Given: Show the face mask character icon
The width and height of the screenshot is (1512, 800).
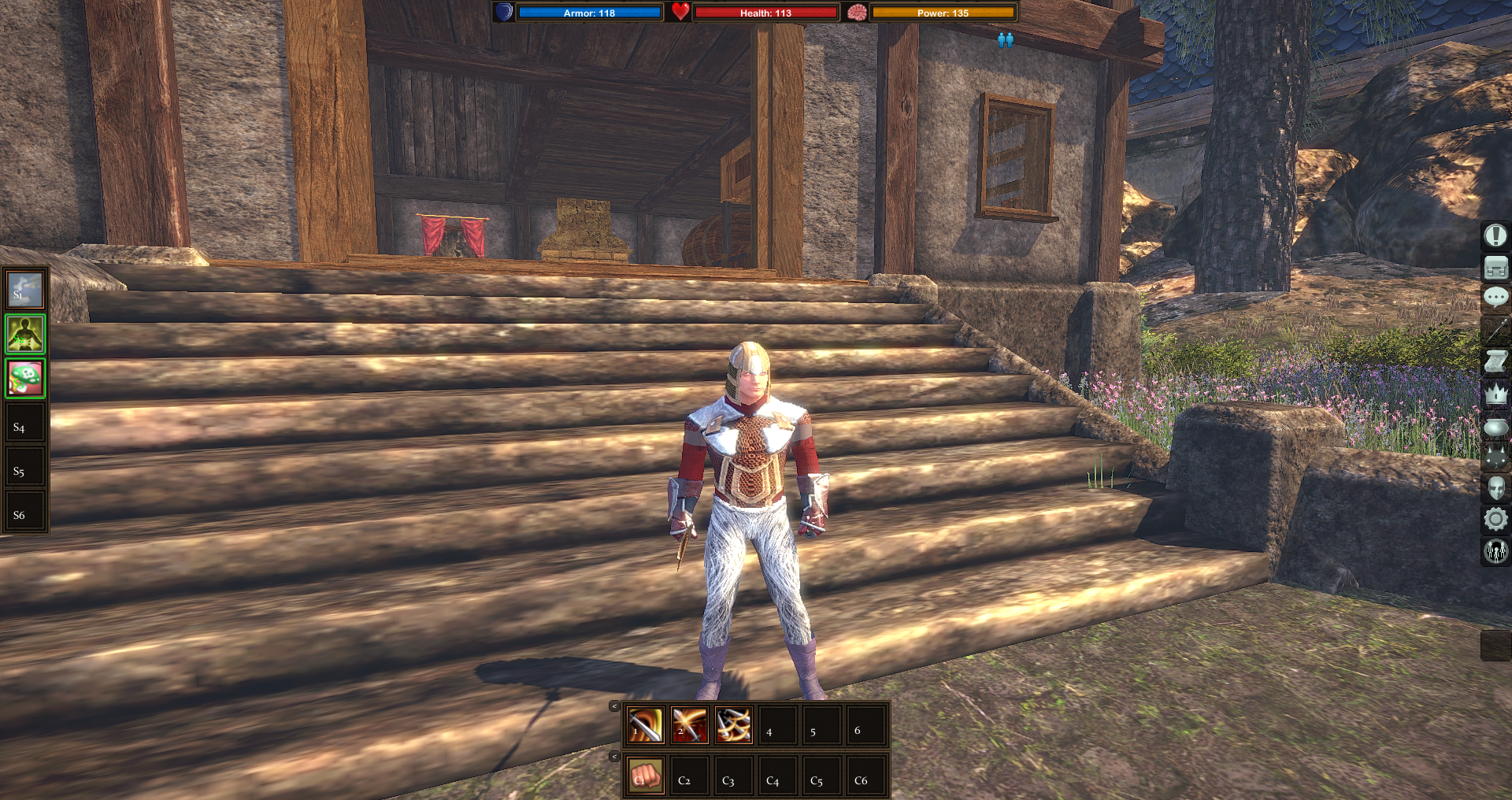Looking at the screenshot, I should click(1495, 488).
